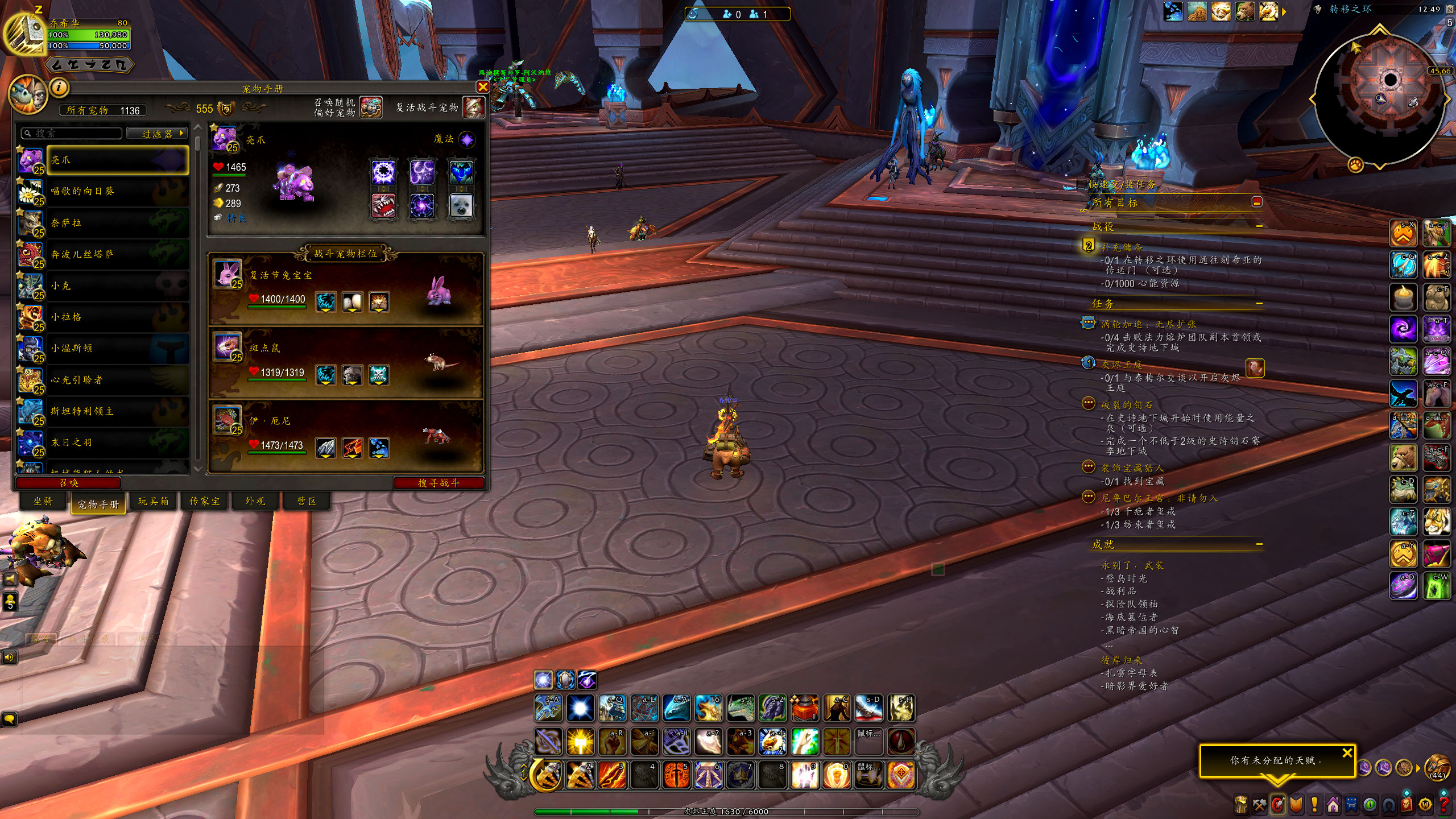
Task: Open the 玩具箱 toy box tab
Action: 153,501
